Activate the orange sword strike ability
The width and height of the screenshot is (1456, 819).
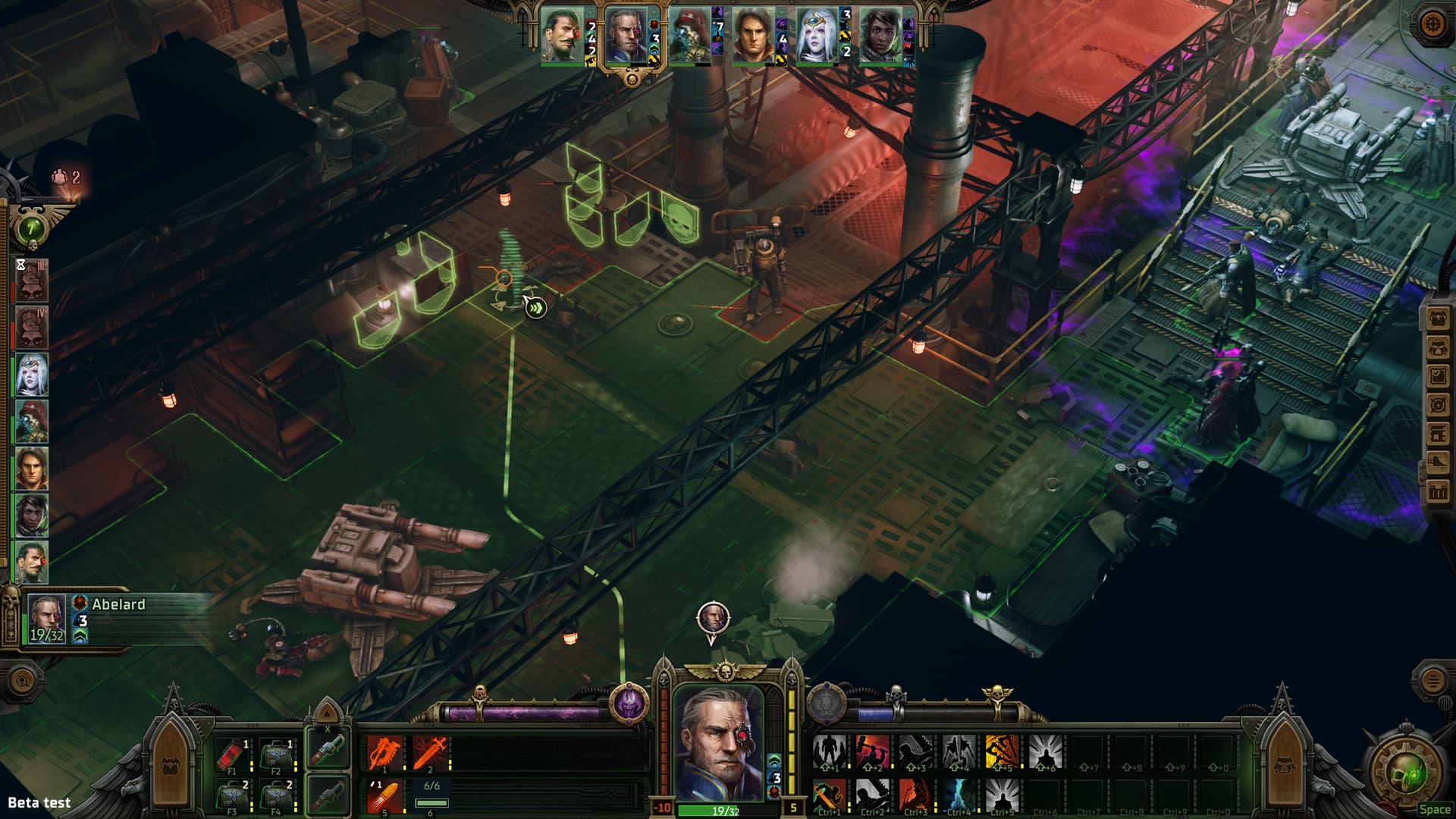(x=428, y=753)
